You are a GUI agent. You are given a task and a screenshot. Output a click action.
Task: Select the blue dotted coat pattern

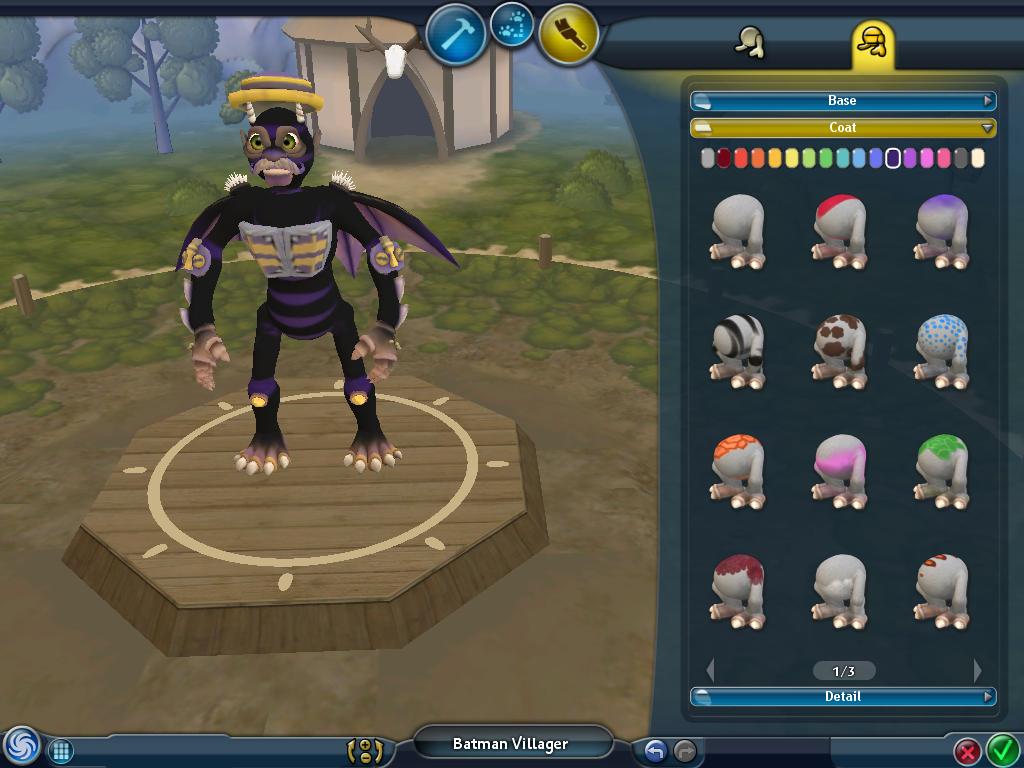(x=942, y=350)
